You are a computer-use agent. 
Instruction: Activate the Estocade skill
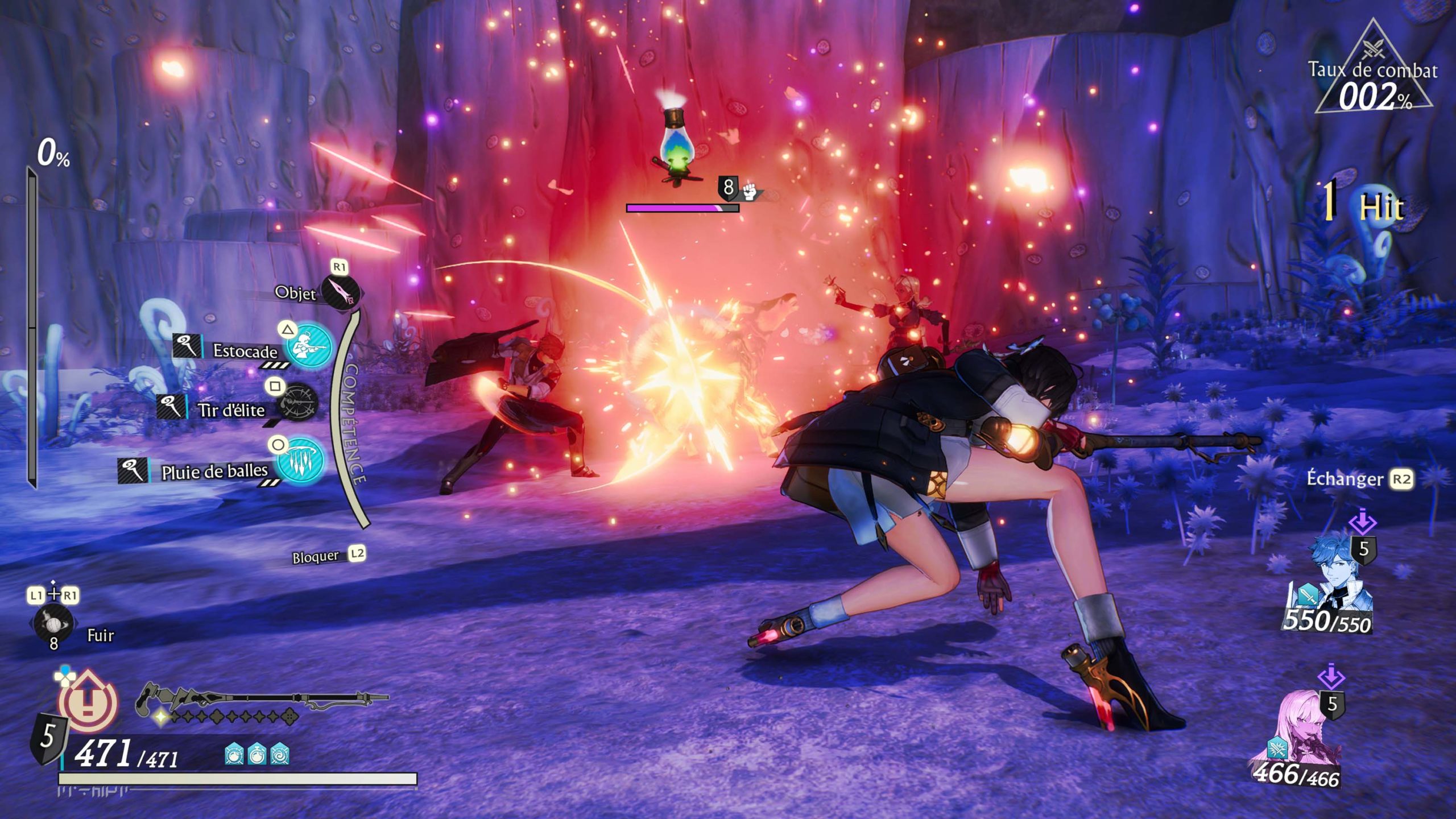pos(308,345)
